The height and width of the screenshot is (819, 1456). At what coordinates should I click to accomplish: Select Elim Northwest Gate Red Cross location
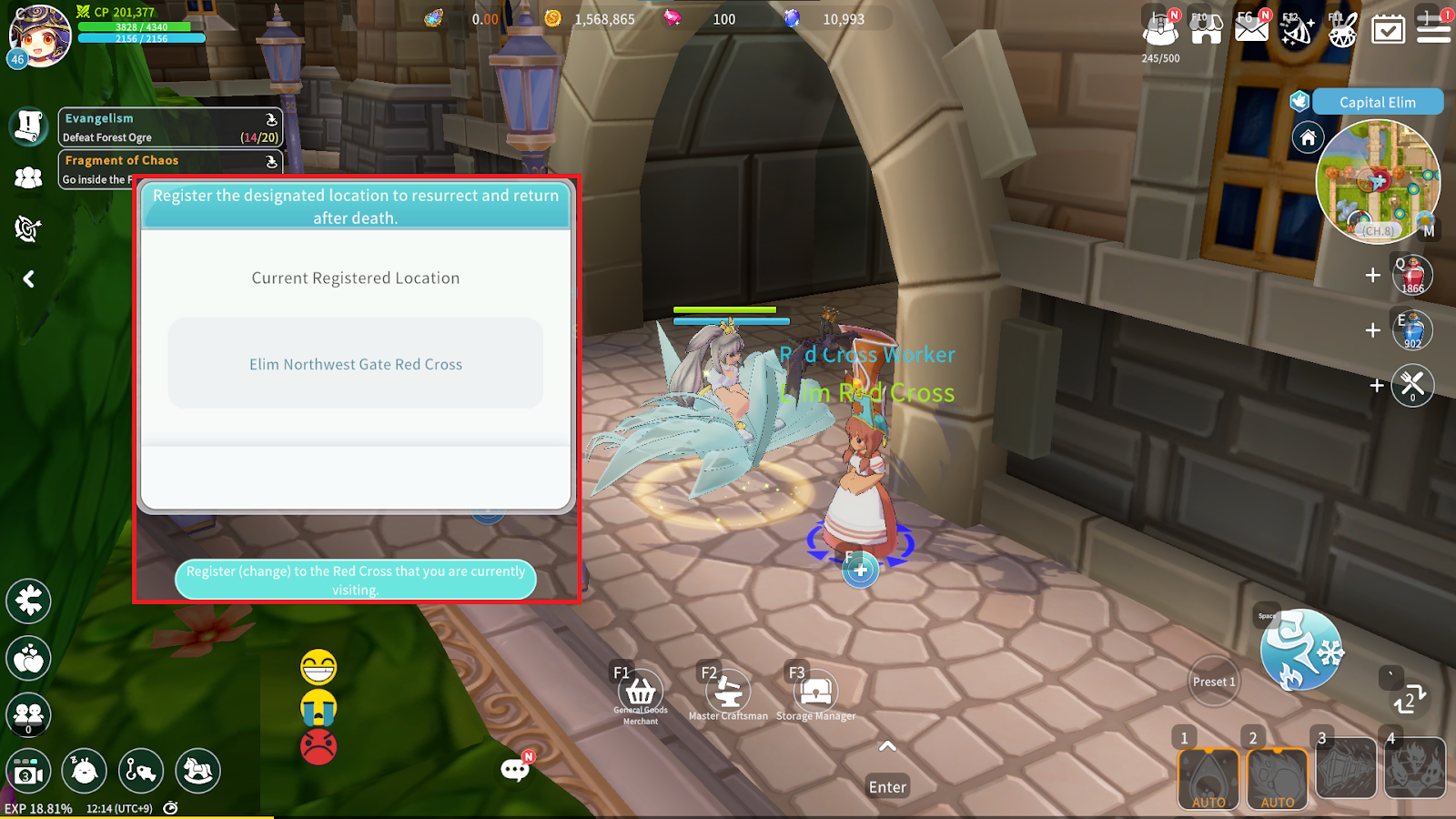click(x=355, y=364)
